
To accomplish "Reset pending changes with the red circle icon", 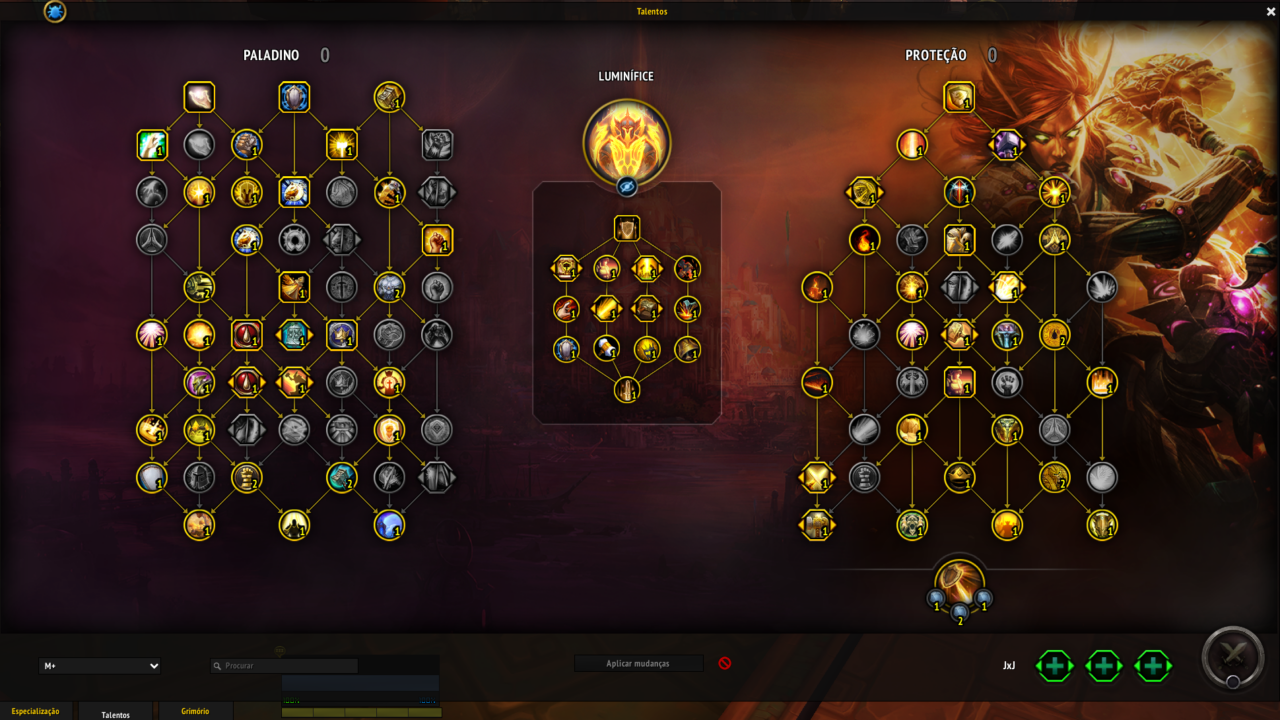I will coord(725,663).
